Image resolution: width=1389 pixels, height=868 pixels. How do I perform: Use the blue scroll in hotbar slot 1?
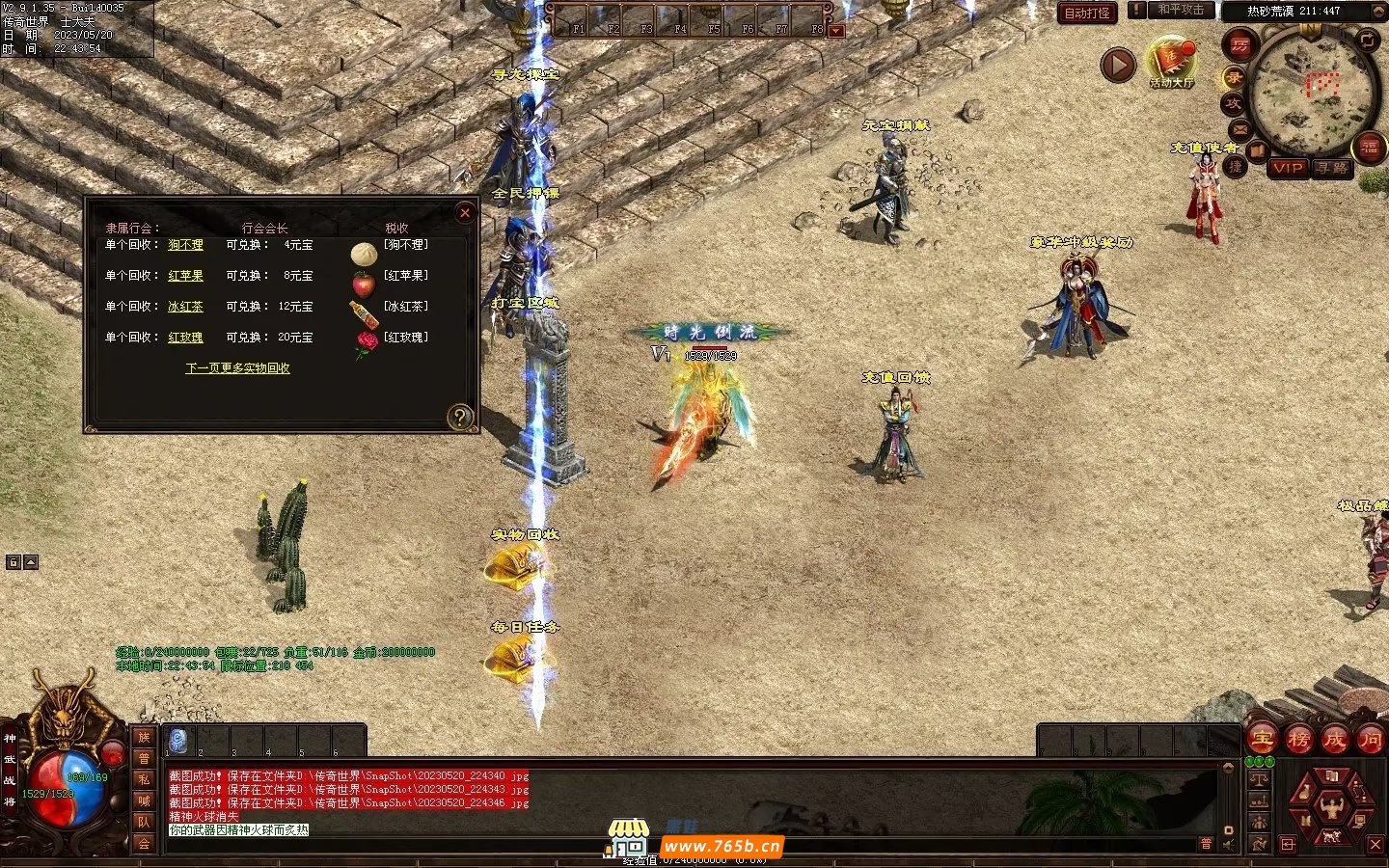[177, 740]
